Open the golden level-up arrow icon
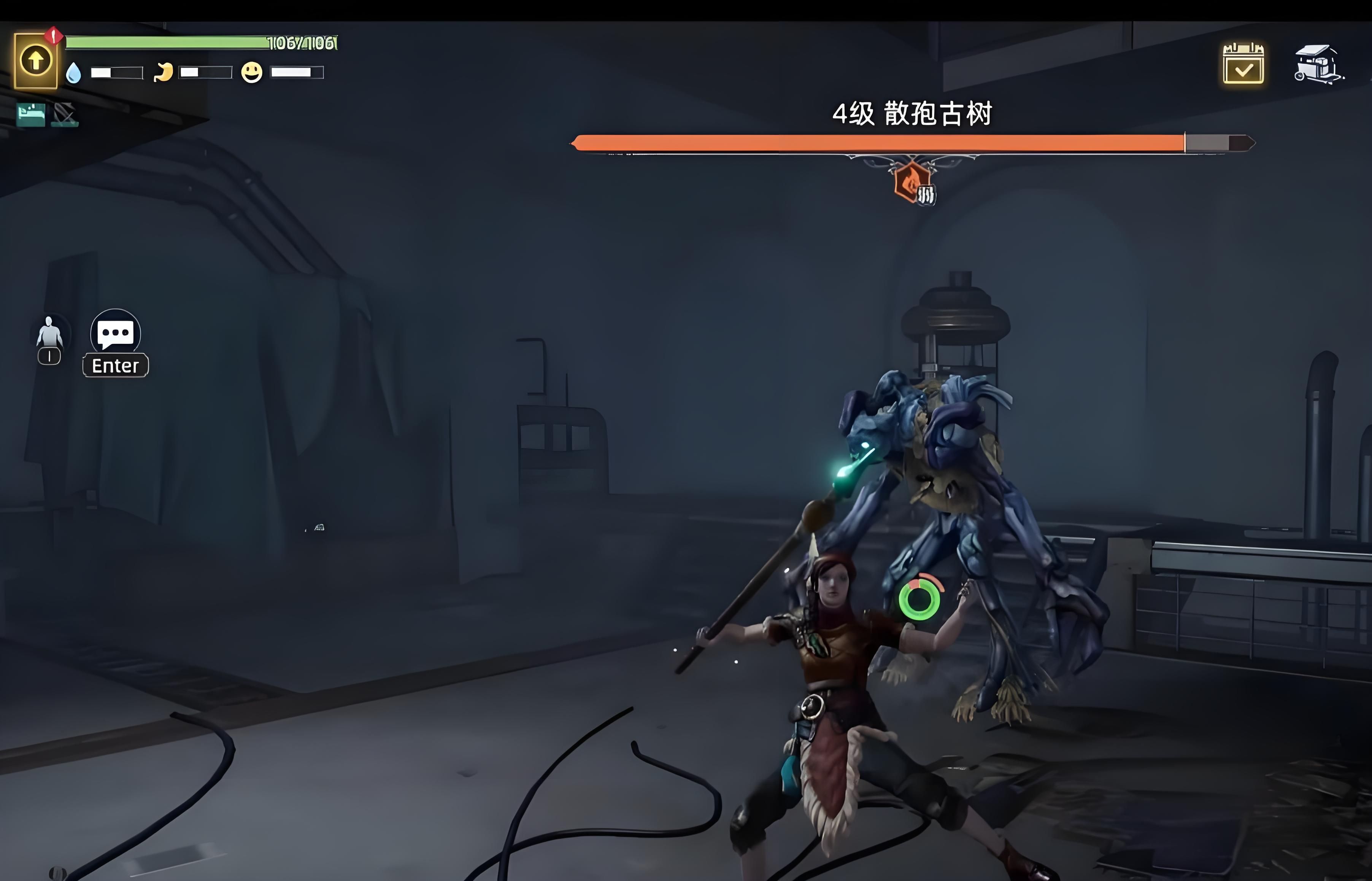The height and width of the screenshot is (881, 1372). [35, 60]
